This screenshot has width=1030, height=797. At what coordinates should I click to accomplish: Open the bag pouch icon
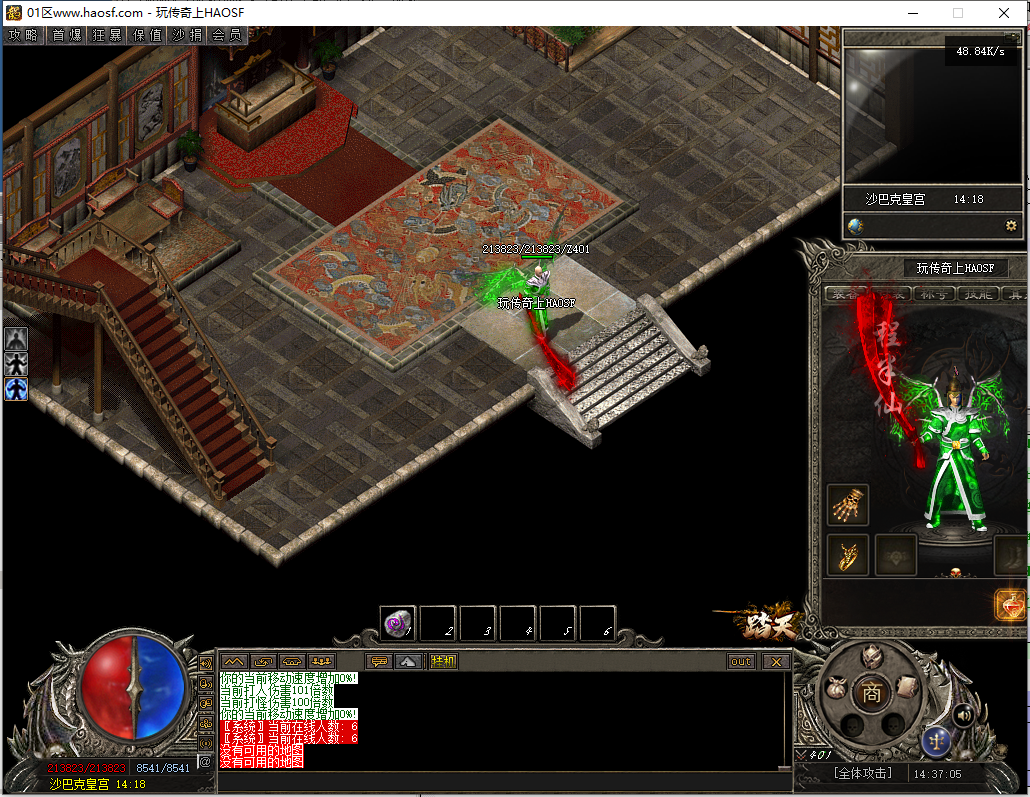point(838,688)
